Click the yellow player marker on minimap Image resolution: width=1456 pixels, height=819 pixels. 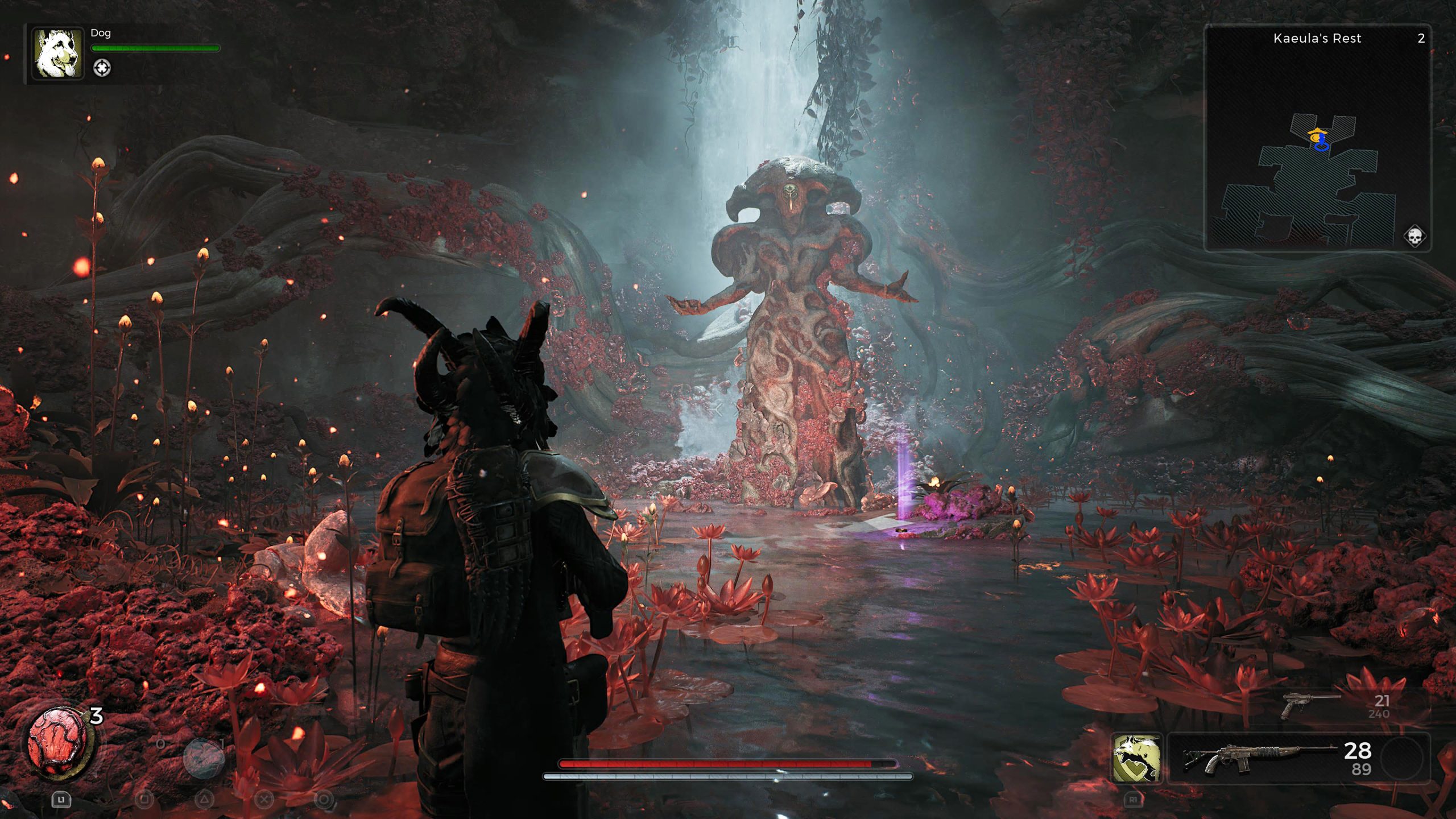click(1316, 136)
